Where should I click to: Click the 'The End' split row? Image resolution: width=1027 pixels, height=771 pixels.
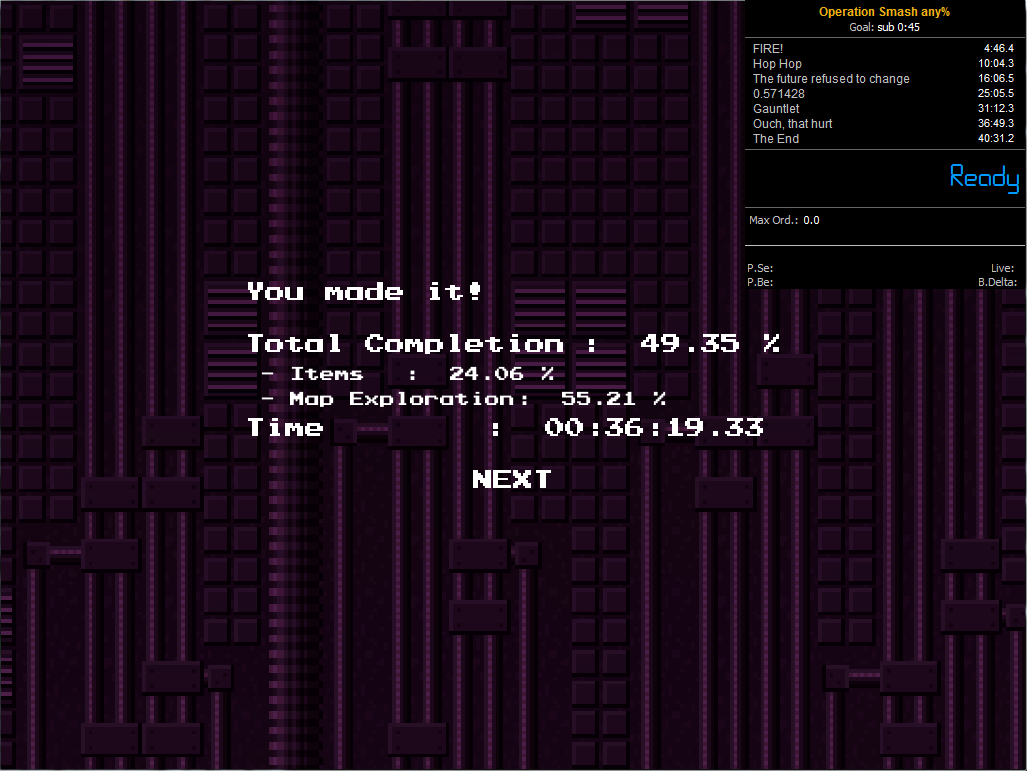pyautogui.click(x=884, y=139)
